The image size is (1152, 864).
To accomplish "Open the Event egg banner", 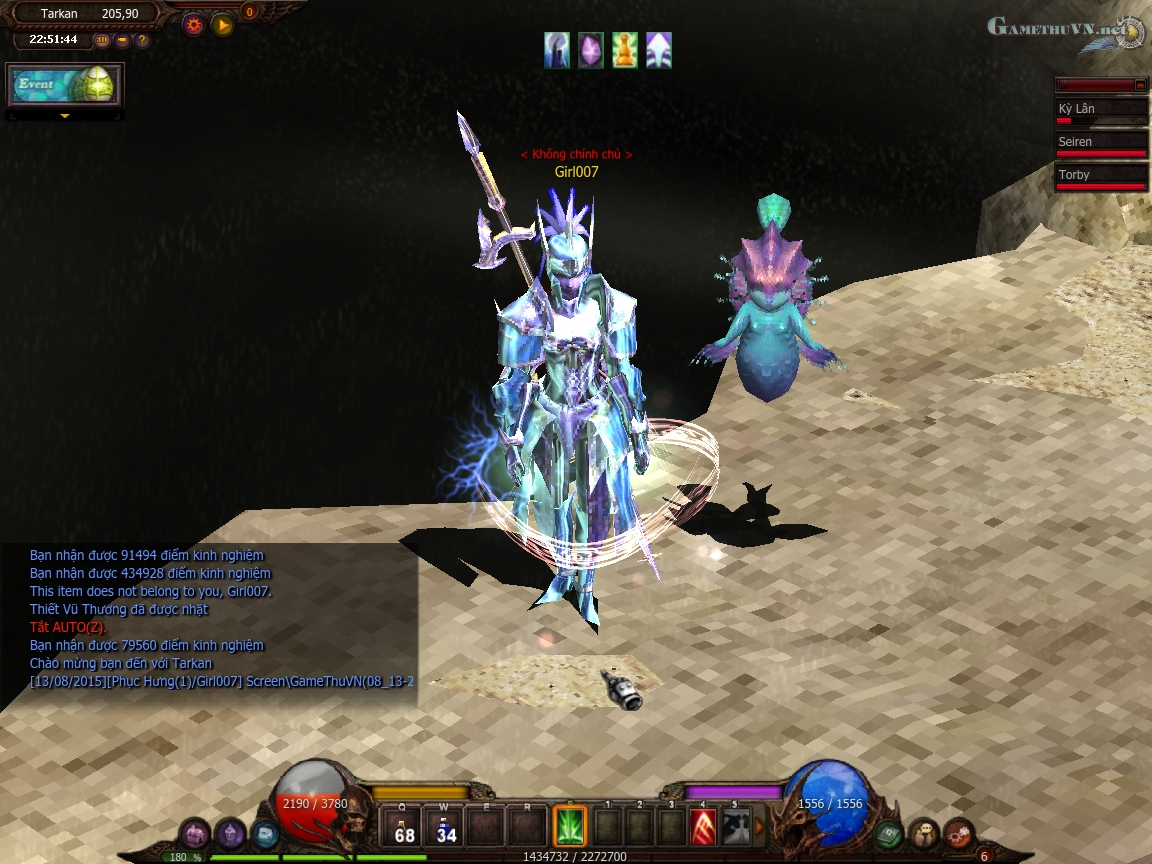I will pyautogui.click(x=65, y=85).
